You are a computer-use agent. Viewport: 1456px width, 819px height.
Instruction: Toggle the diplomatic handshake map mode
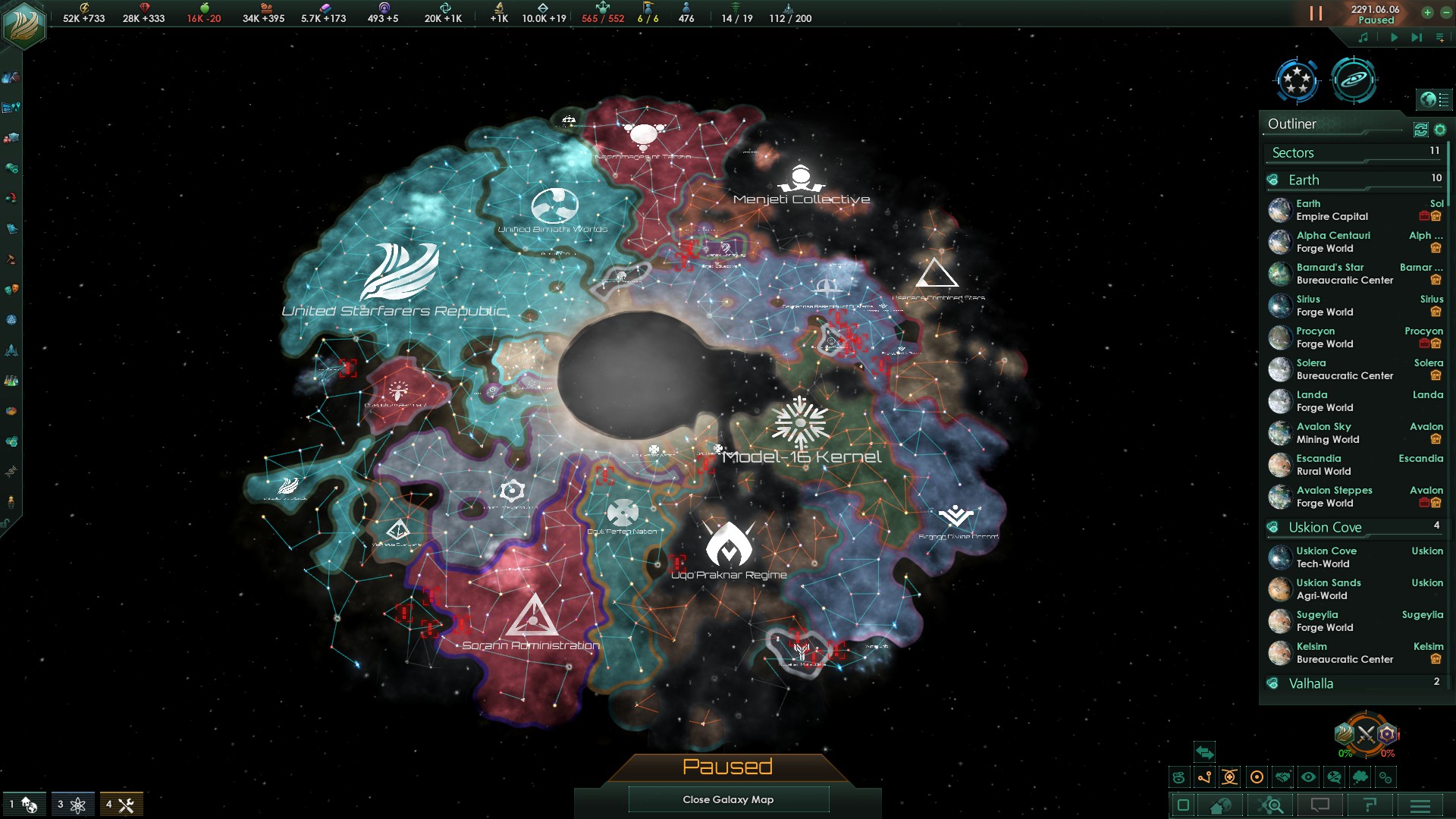pos(1282,777)
